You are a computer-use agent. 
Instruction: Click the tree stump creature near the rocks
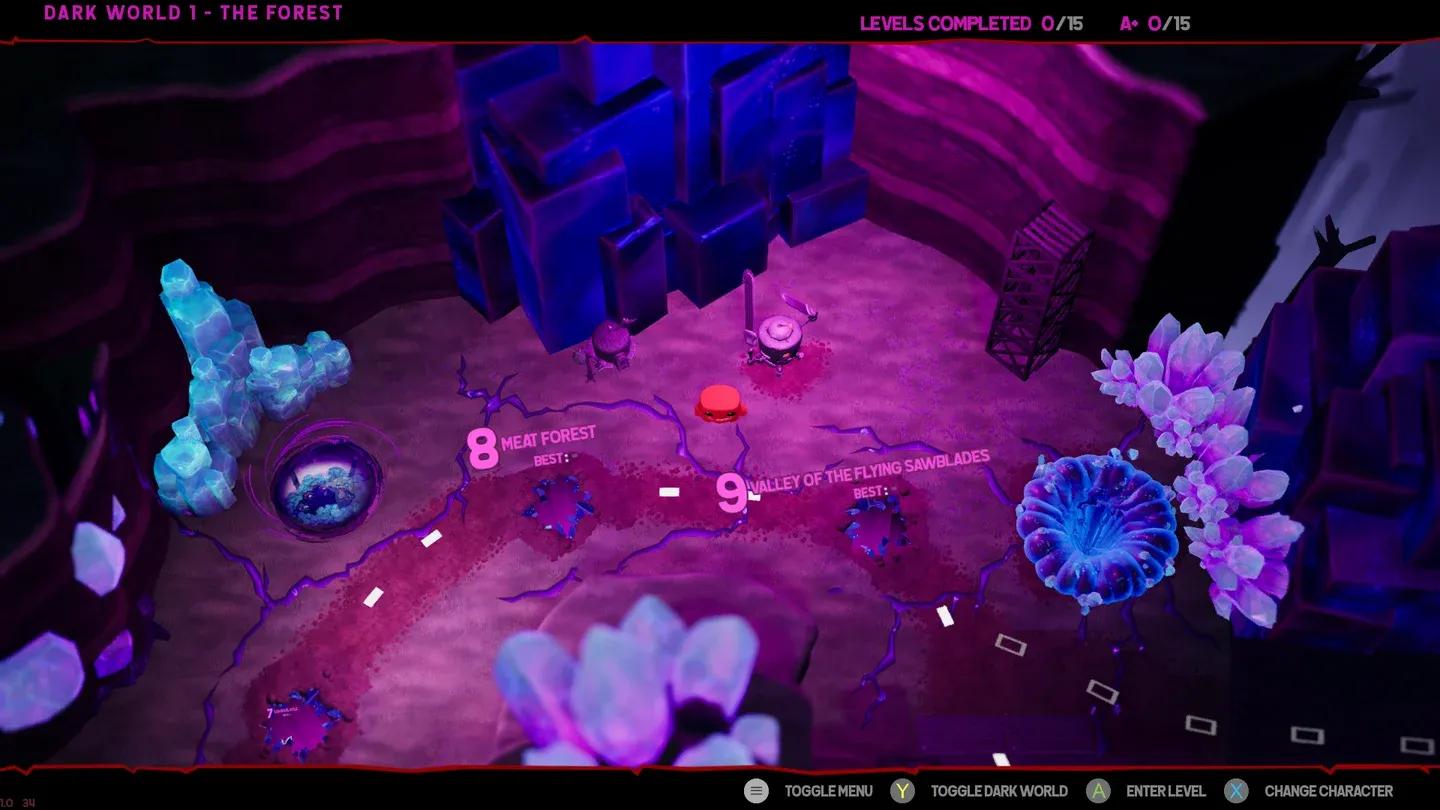coord(610,345)
